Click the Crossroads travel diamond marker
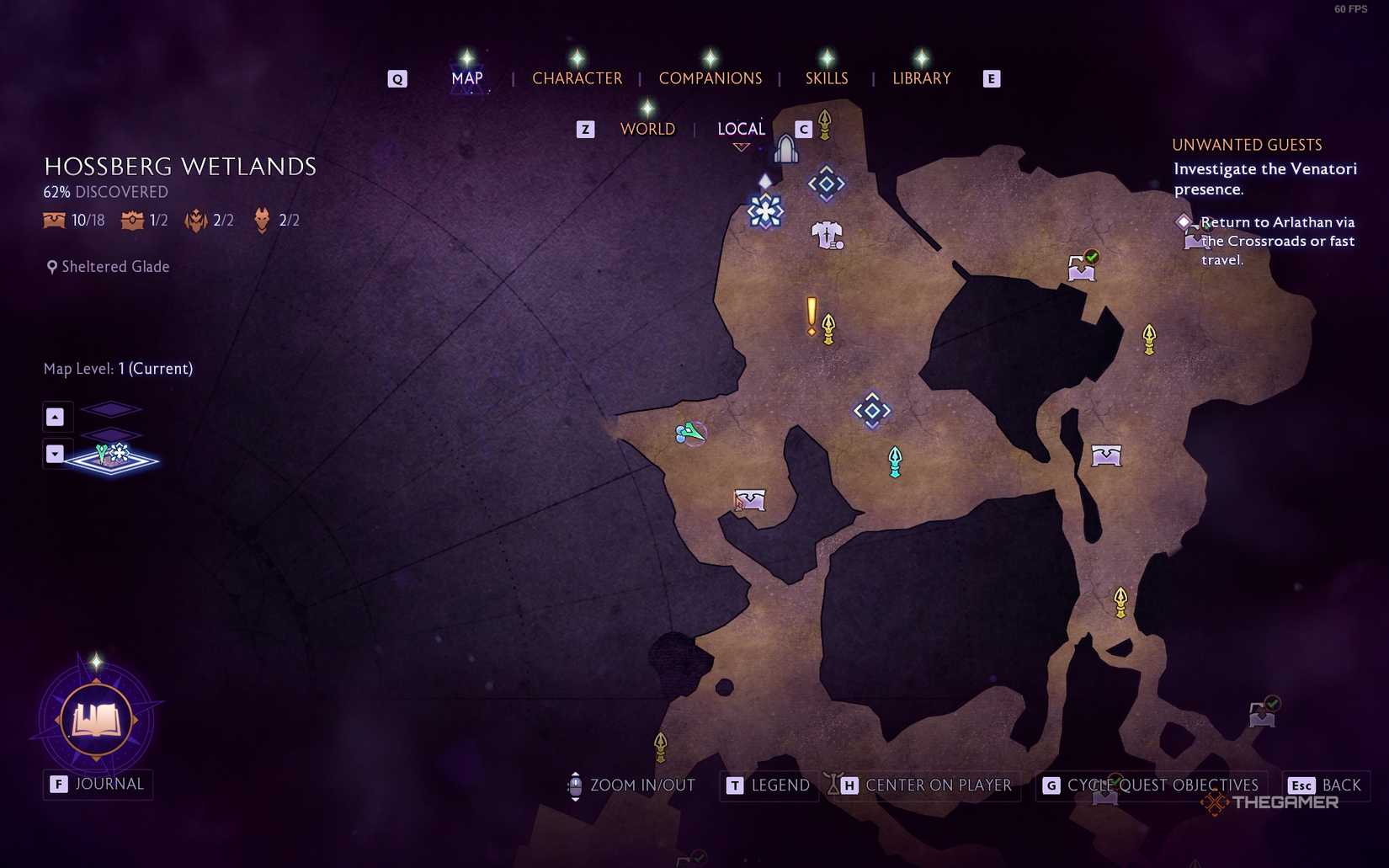 coord(826,183)
